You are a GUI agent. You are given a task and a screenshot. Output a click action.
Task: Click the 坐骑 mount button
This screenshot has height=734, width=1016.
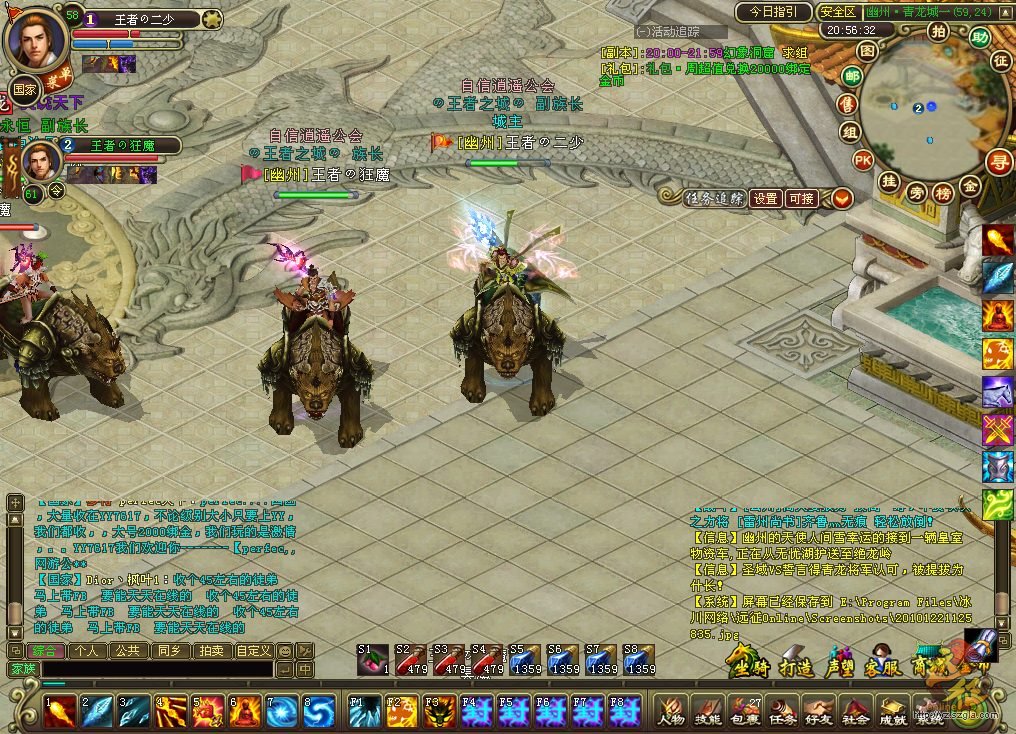[748, 666]
